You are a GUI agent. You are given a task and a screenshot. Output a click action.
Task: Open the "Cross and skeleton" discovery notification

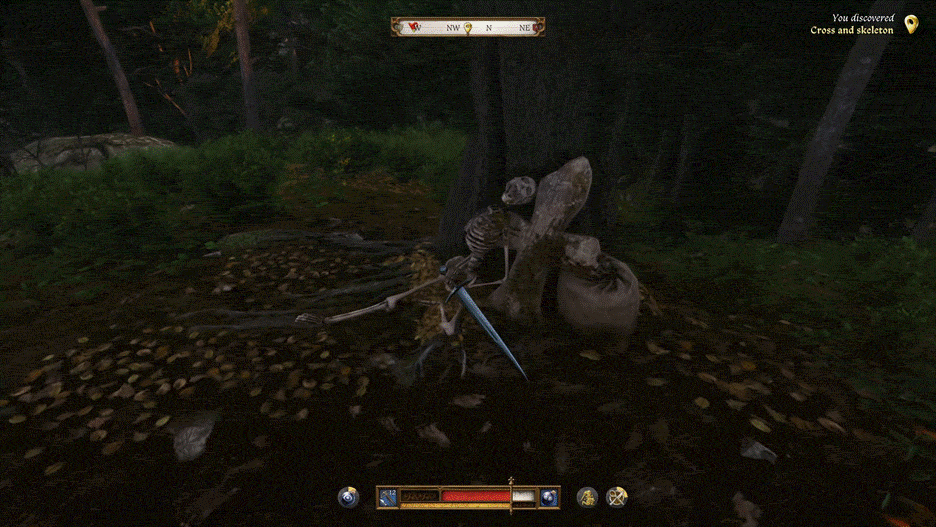pos(851,25)
